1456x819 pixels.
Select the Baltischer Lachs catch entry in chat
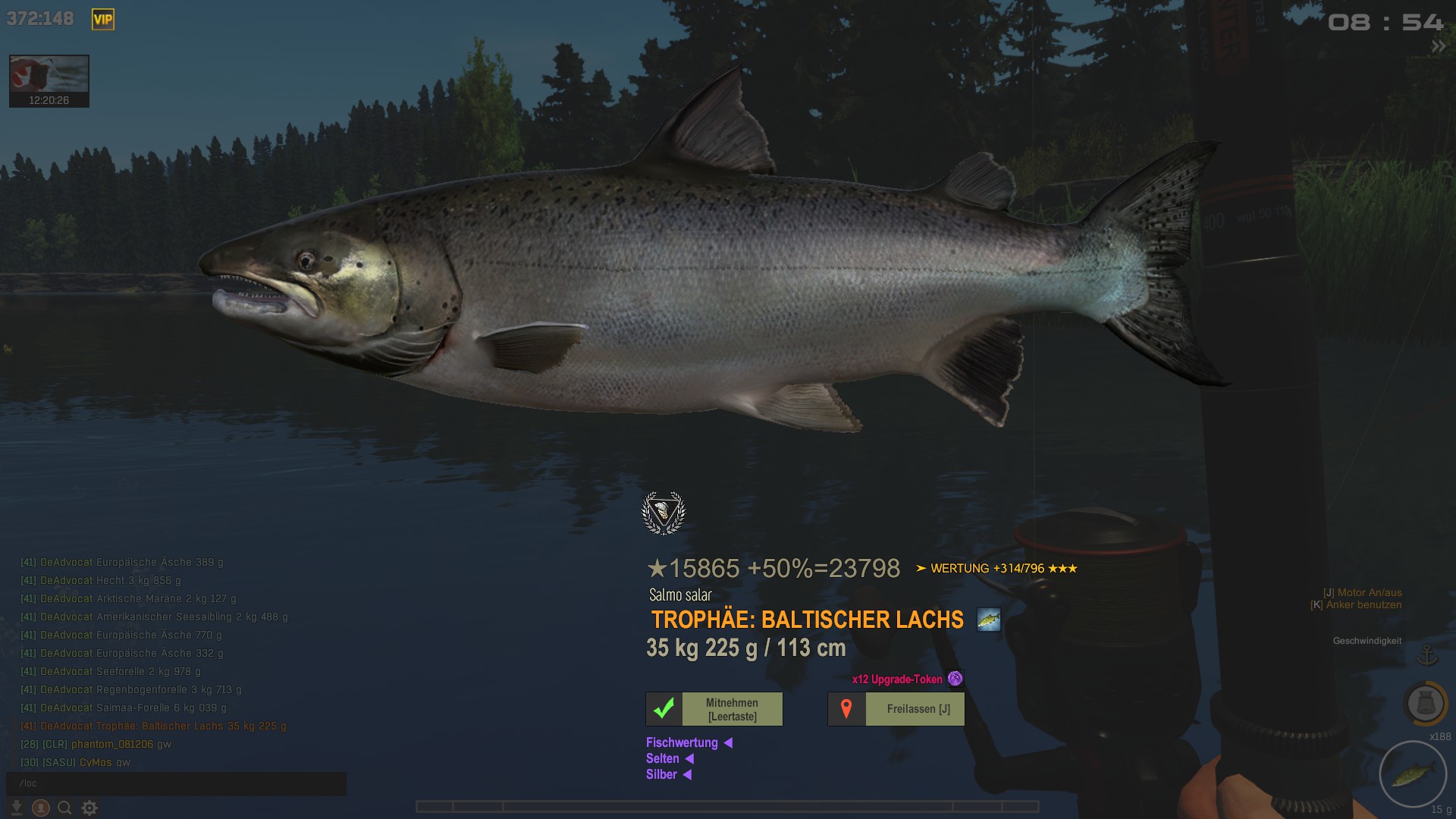(x=163, y=726)
